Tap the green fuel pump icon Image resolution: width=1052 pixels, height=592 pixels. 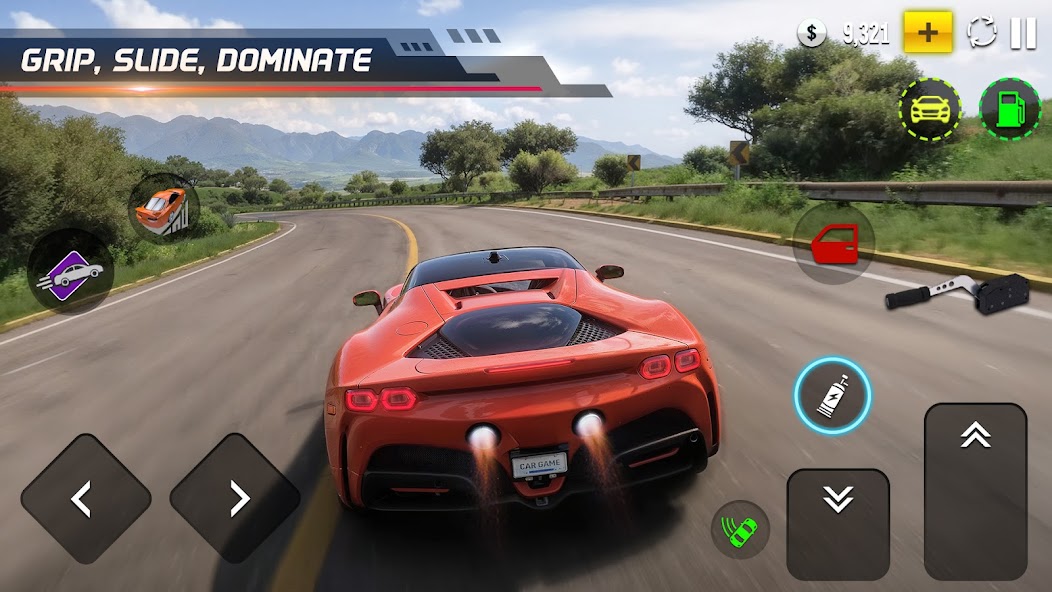tap(1009, 109)
